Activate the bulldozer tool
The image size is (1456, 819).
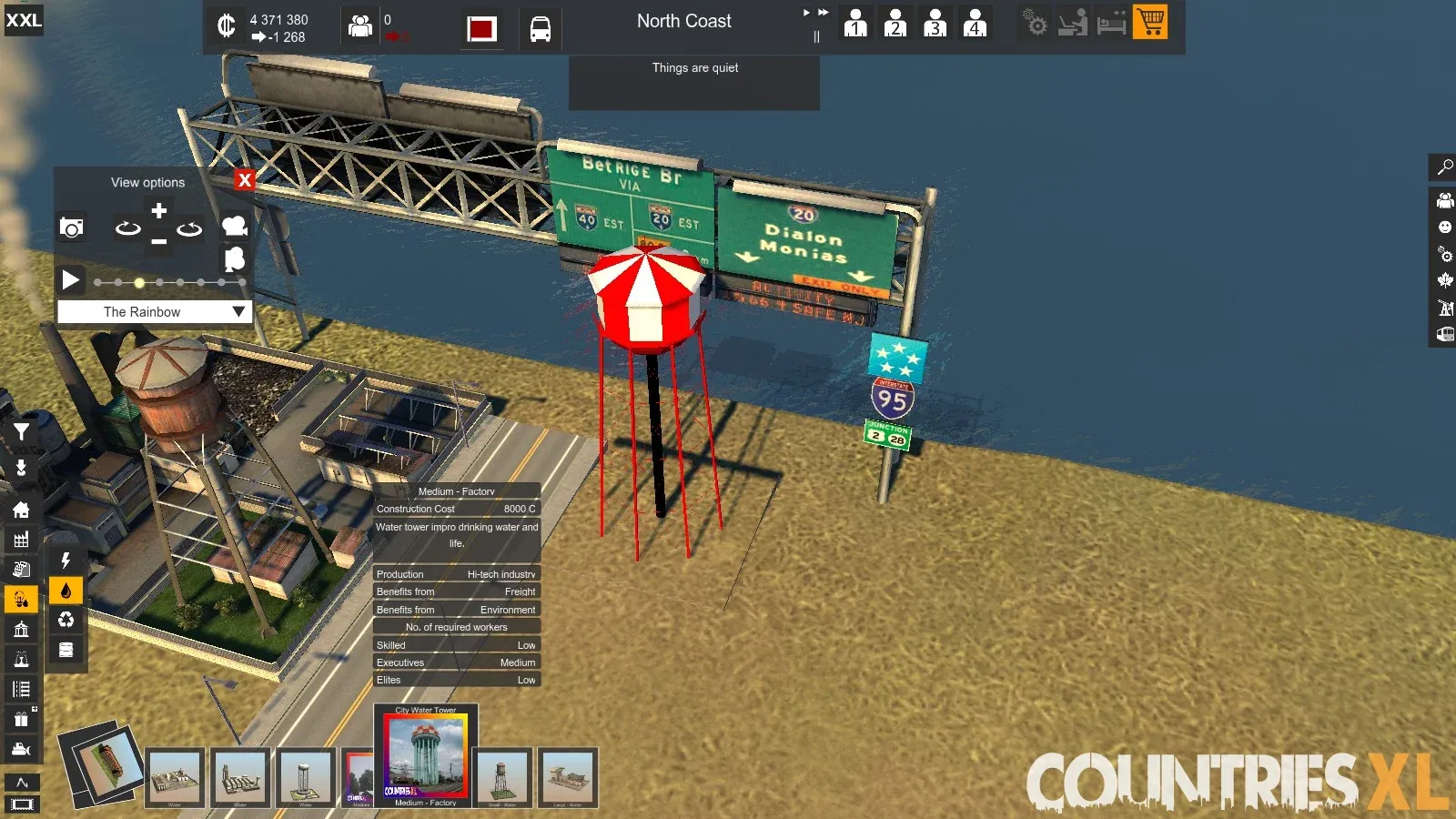pos(21,749)
